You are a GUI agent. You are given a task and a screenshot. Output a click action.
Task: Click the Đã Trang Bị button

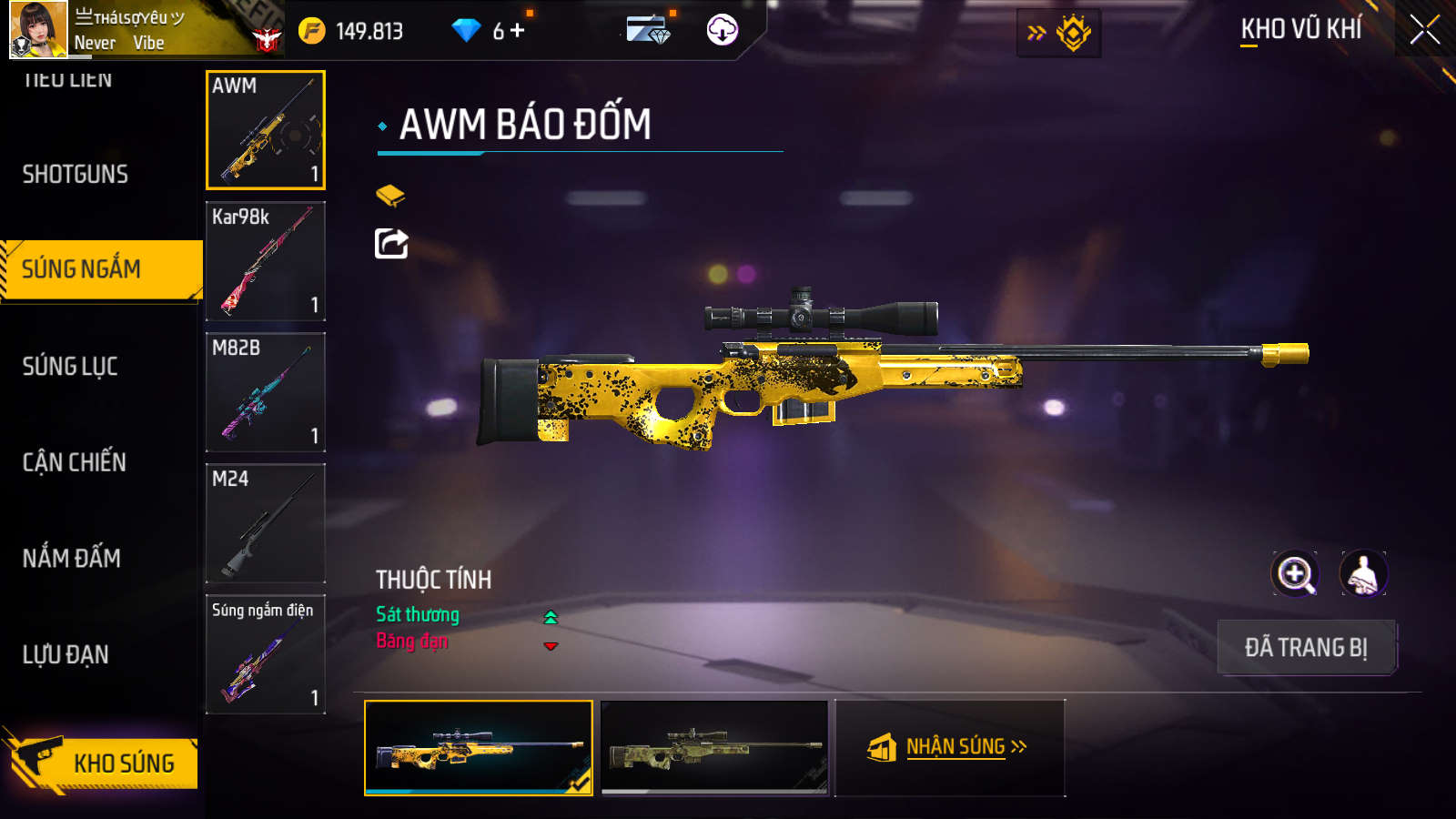pyautogui.click(x=1306, y=648)
